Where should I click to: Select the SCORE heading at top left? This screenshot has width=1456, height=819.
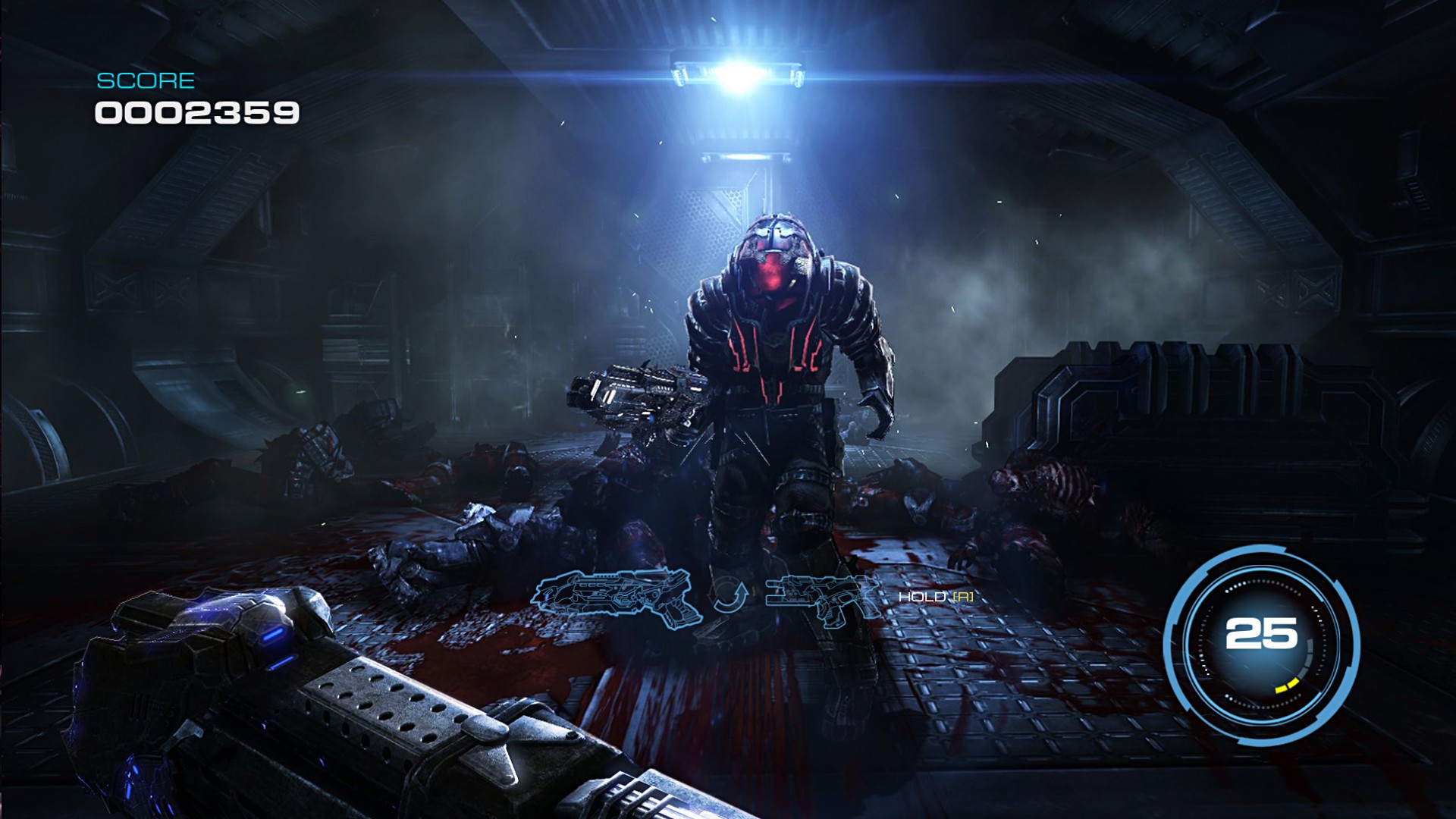[x=146, y=79]
